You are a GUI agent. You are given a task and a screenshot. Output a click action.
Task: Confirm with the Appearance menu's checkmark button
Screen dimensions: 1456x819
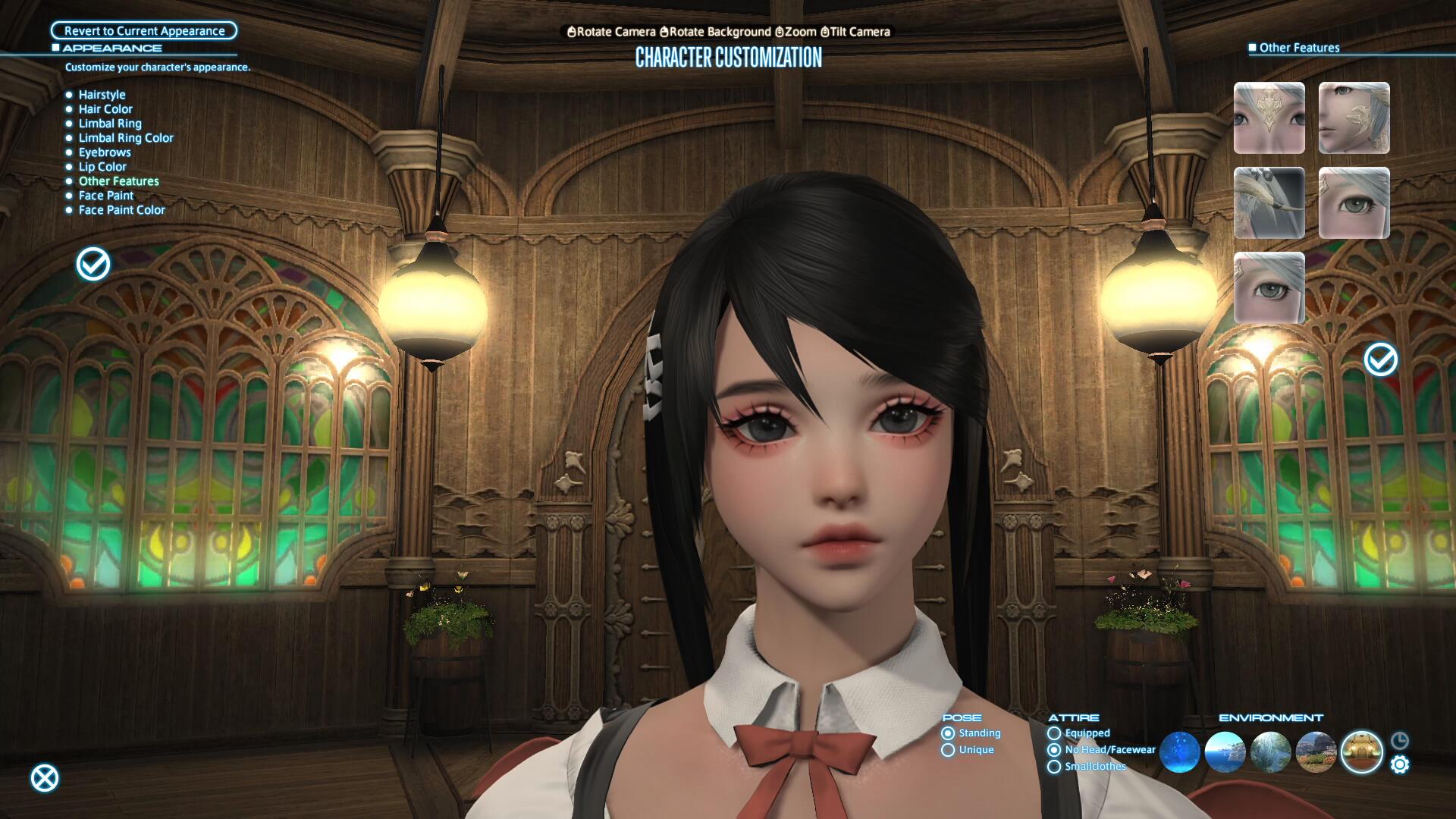coord(93,264)
